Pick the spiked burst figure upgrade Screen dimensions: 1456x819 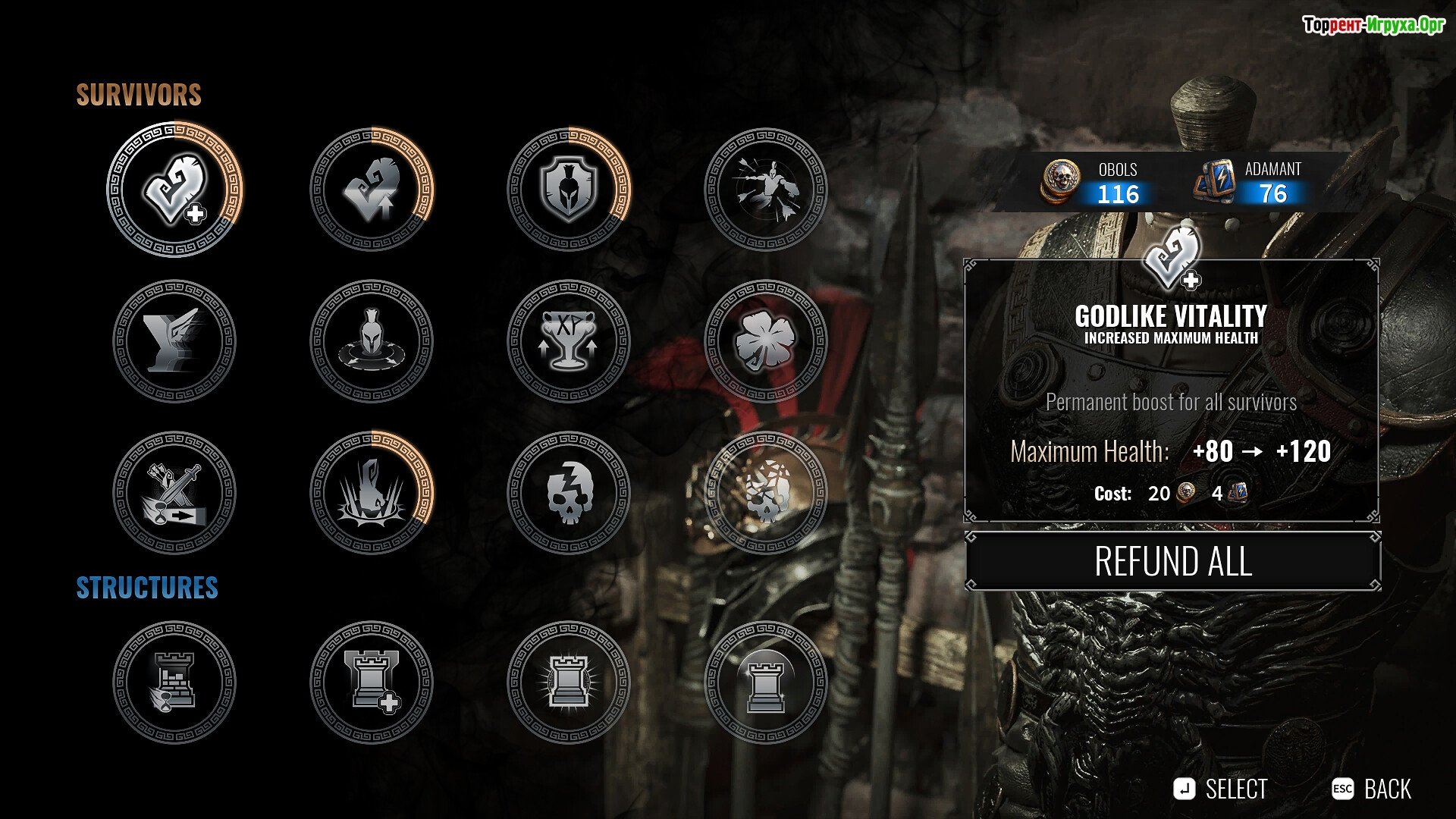372,493
